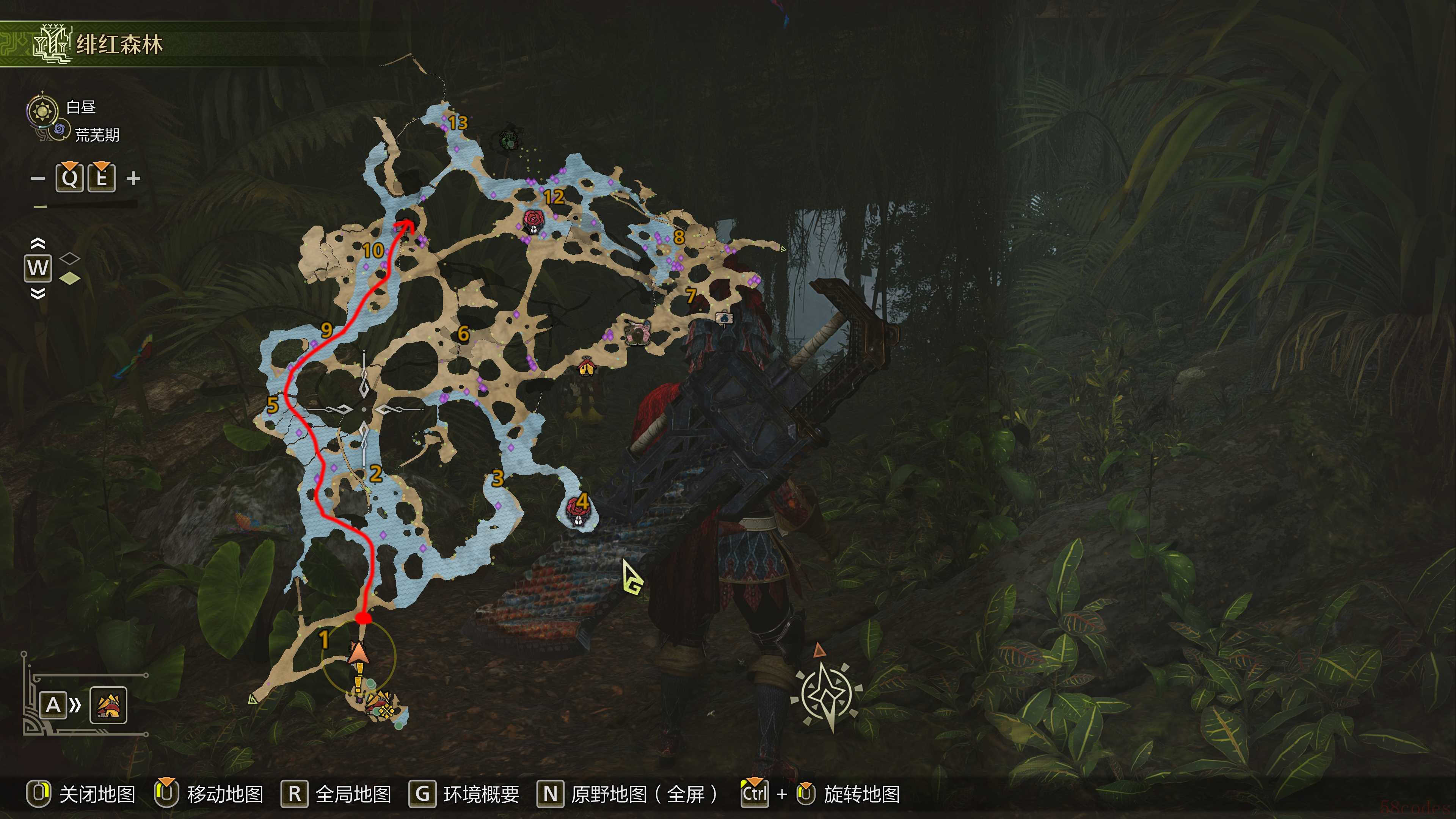Click the signpost marker beside area 7

point(724,318)
